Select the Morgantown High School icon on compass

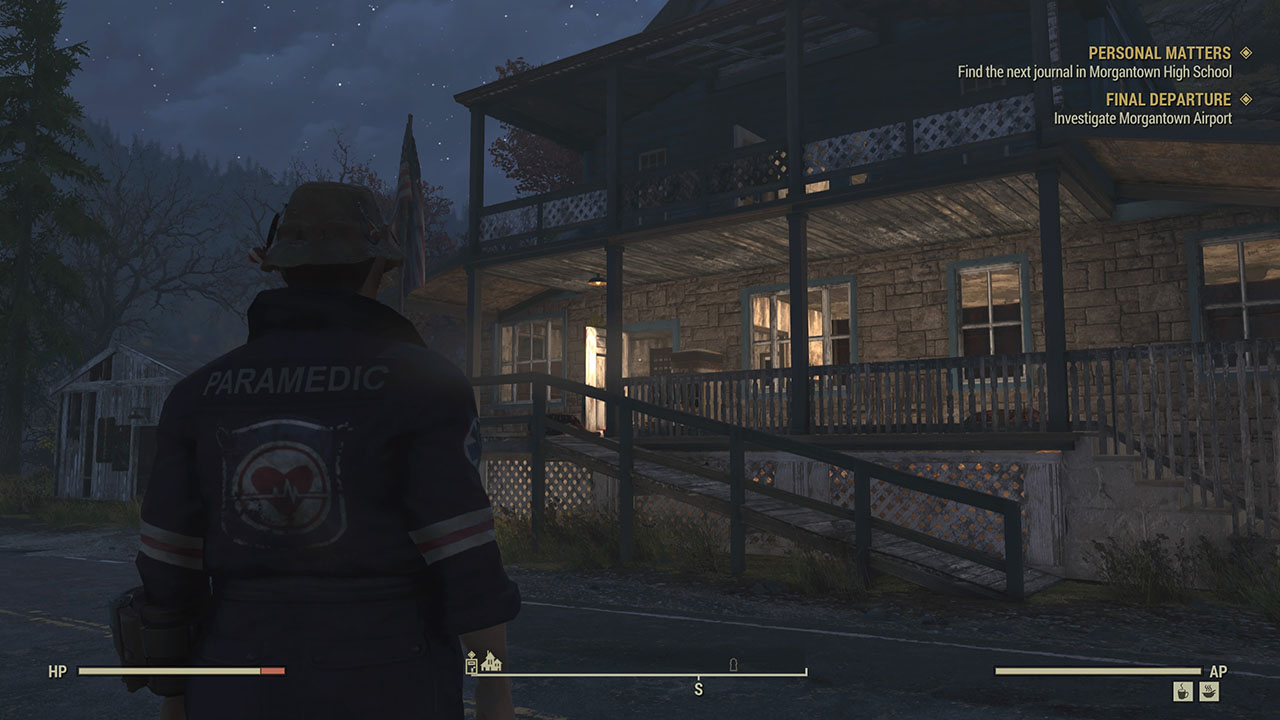tap(492, 662)
